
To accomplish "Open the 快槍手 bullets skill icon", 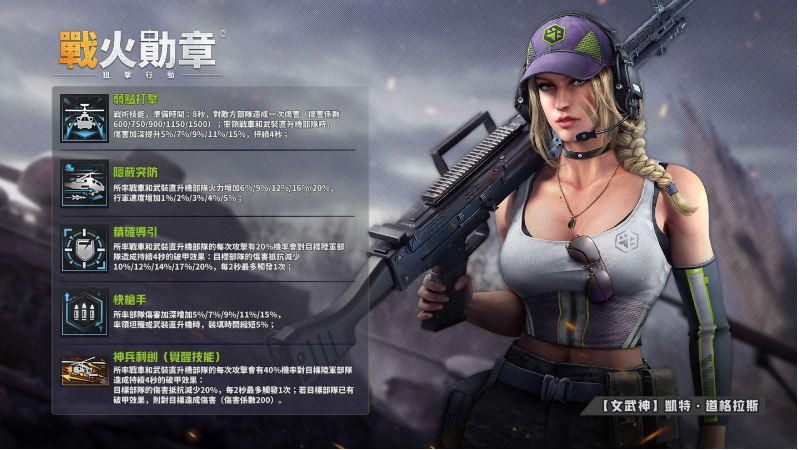I will coord(83,311).
